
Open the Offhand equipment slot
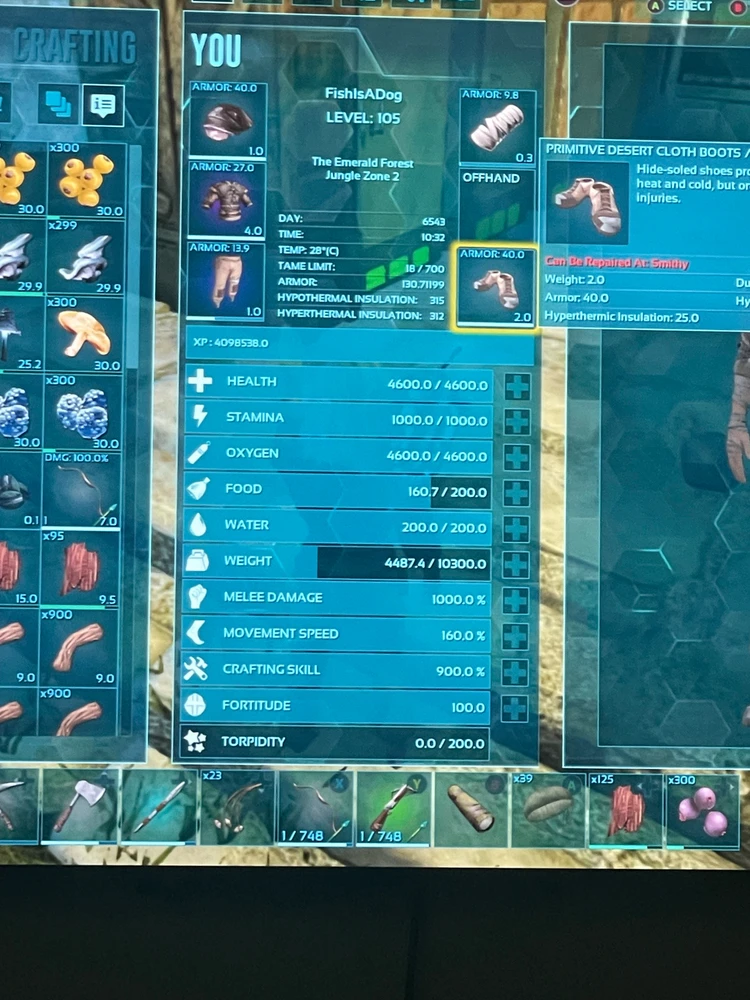tap(497, 205)
